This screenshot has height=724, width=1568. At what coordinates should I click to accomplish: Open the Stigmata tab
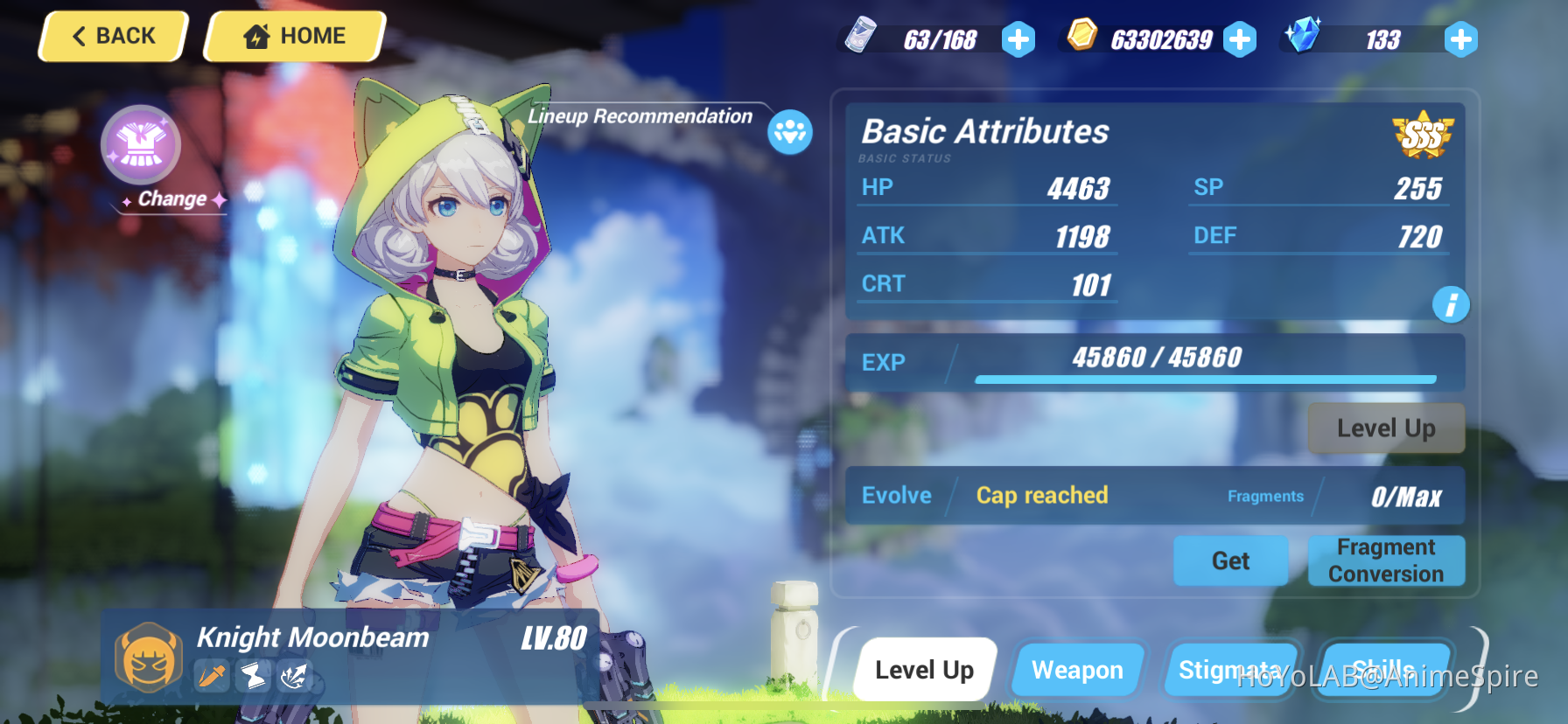(x=1233, y=670)
